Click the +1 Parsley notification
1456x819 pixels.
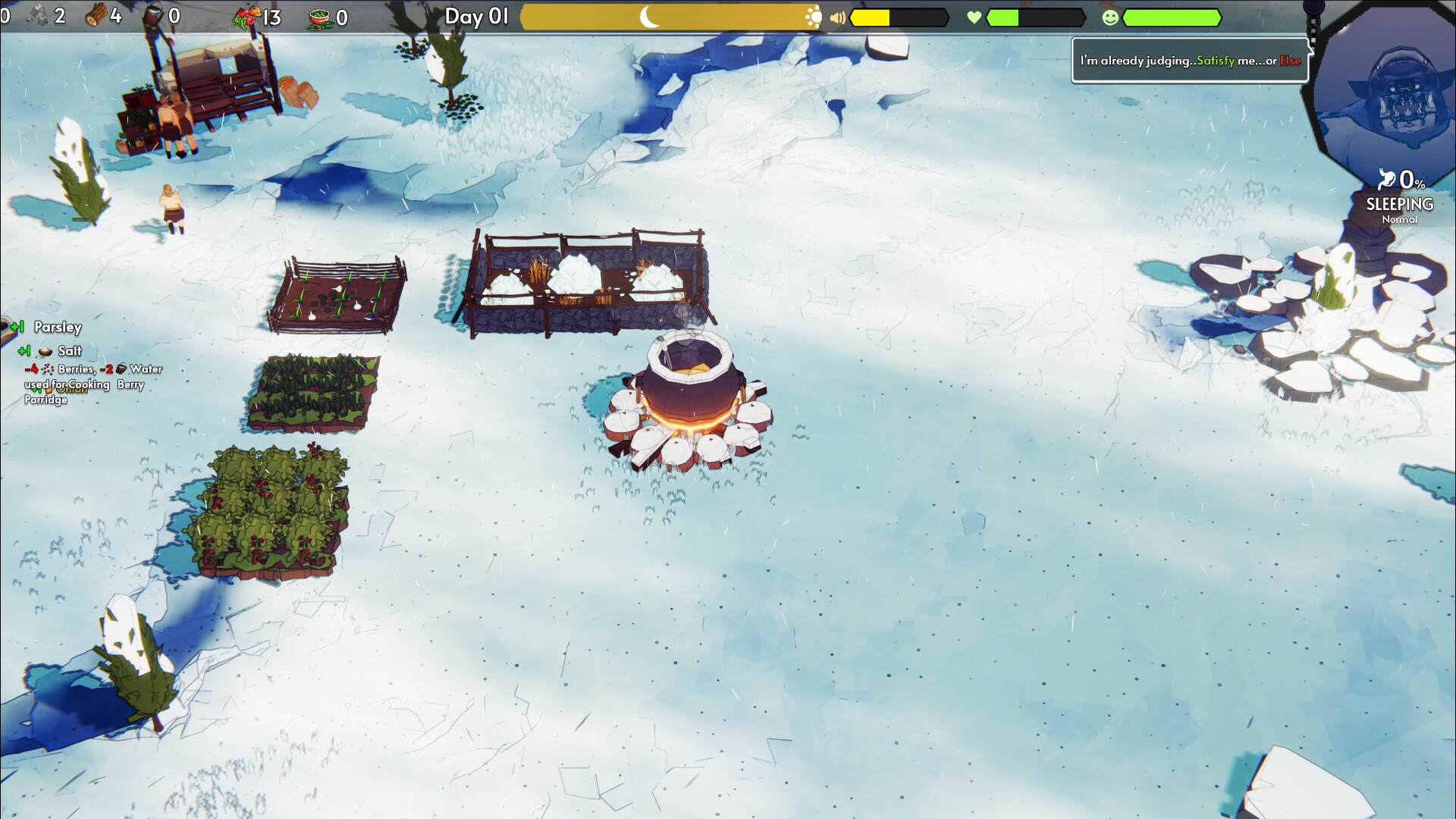point(45,328)
